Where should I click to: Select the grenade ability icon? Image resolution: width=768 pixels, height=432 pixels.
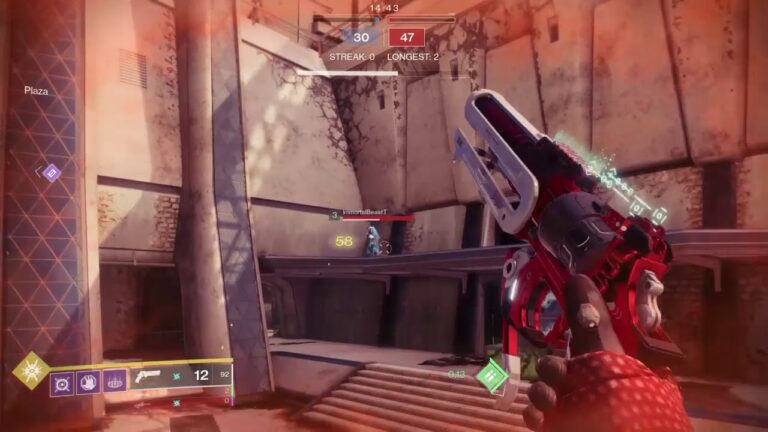tap(63, 382)
